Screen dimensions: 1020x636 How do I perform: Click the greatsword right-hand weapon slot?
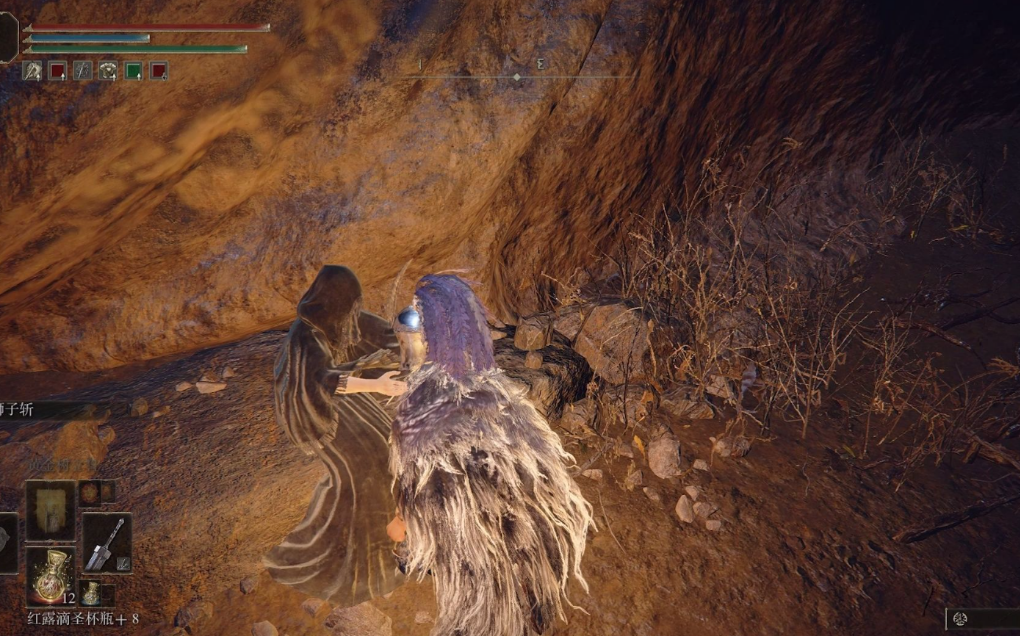105,543
